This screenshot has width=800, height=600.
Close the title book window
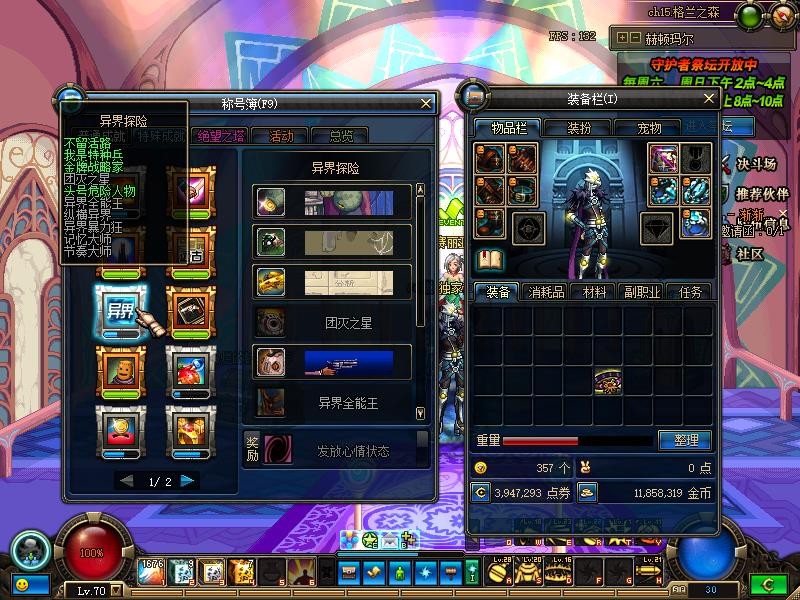click(427, 102)
